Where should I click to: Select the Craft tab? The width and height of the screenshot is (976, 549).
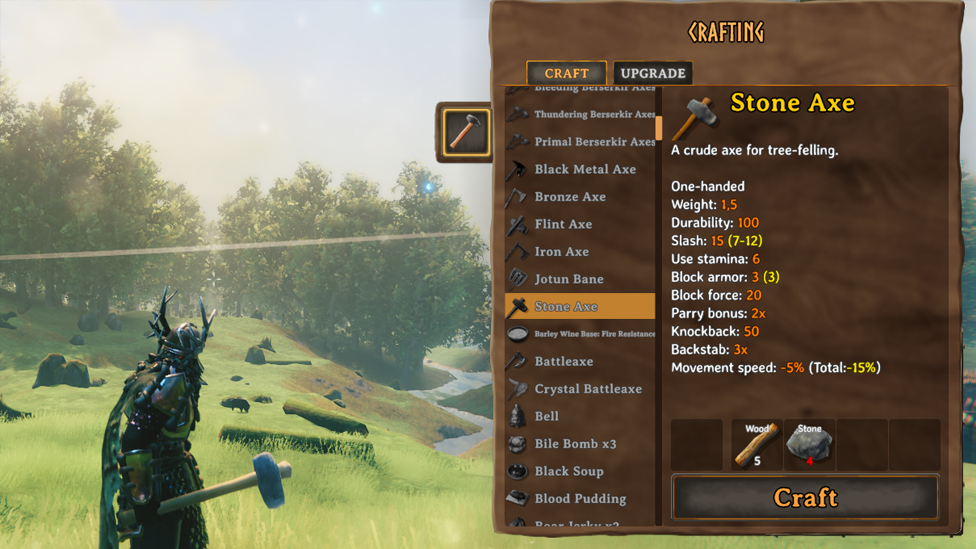[x=566, y=73]
